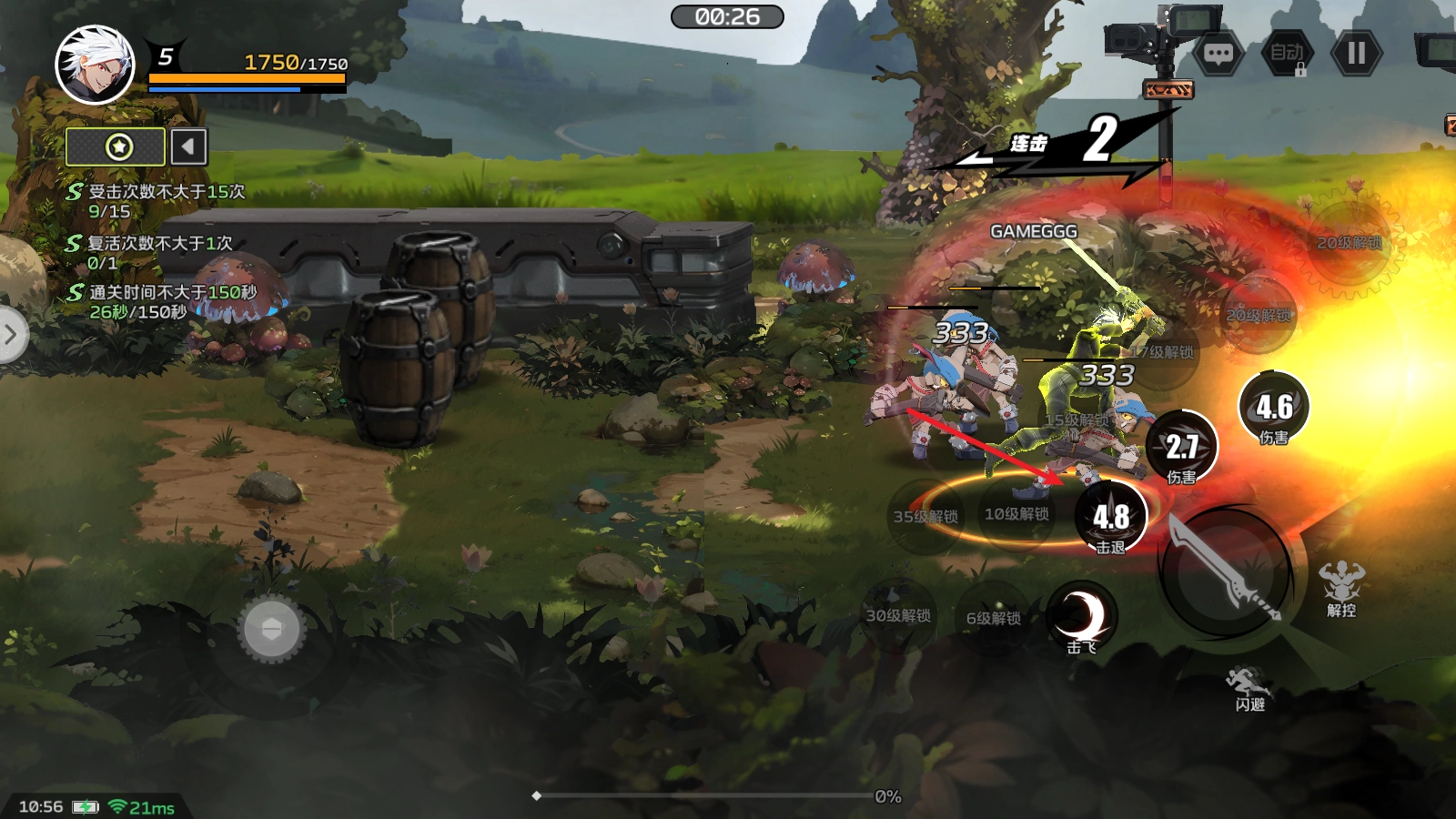
Task: Pause the battle
Action: coord(1356,54)
